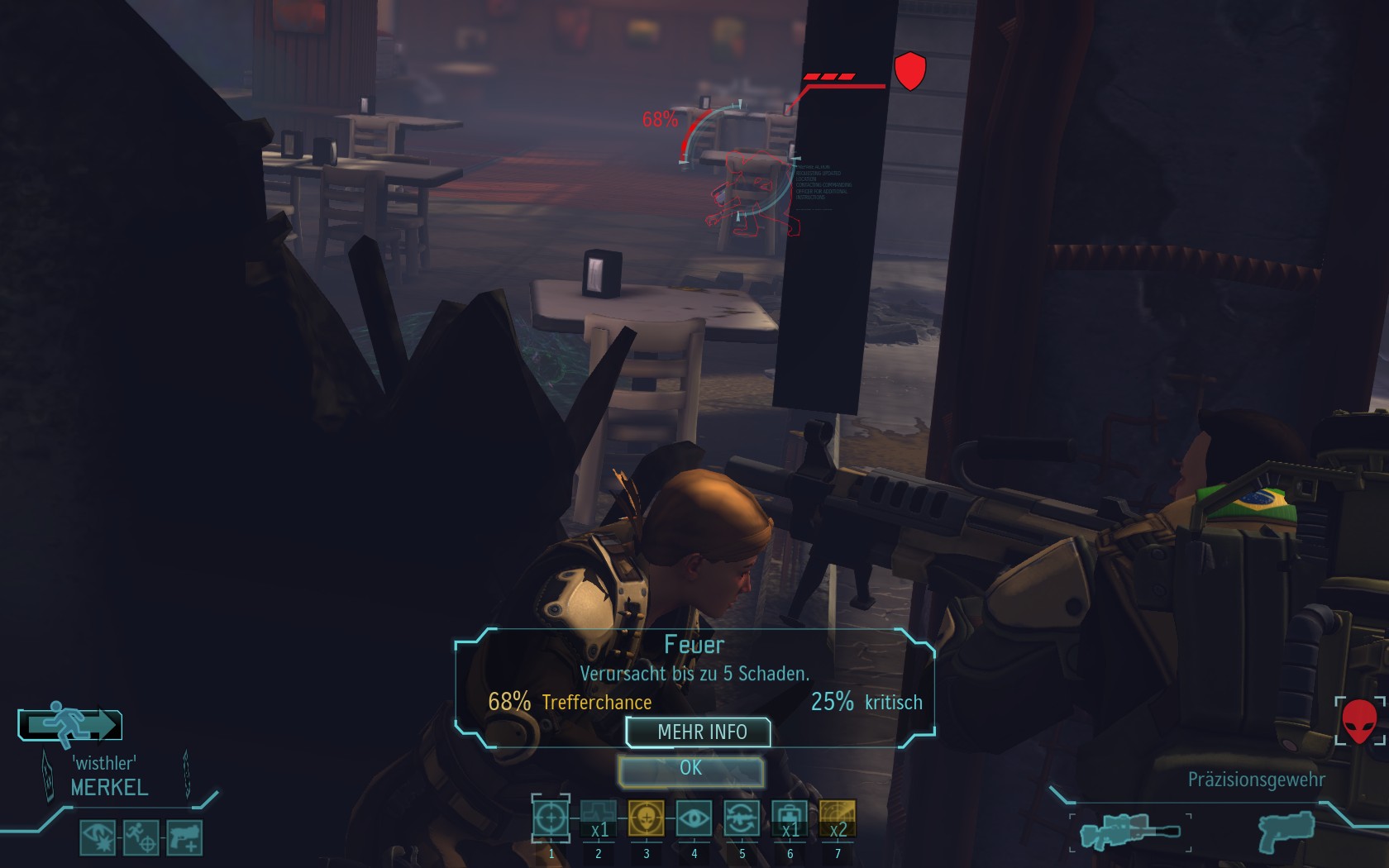This screenshot has height=868, width=1389.
Task: Show the eye-and-burst perk icon
Action: 98,837
